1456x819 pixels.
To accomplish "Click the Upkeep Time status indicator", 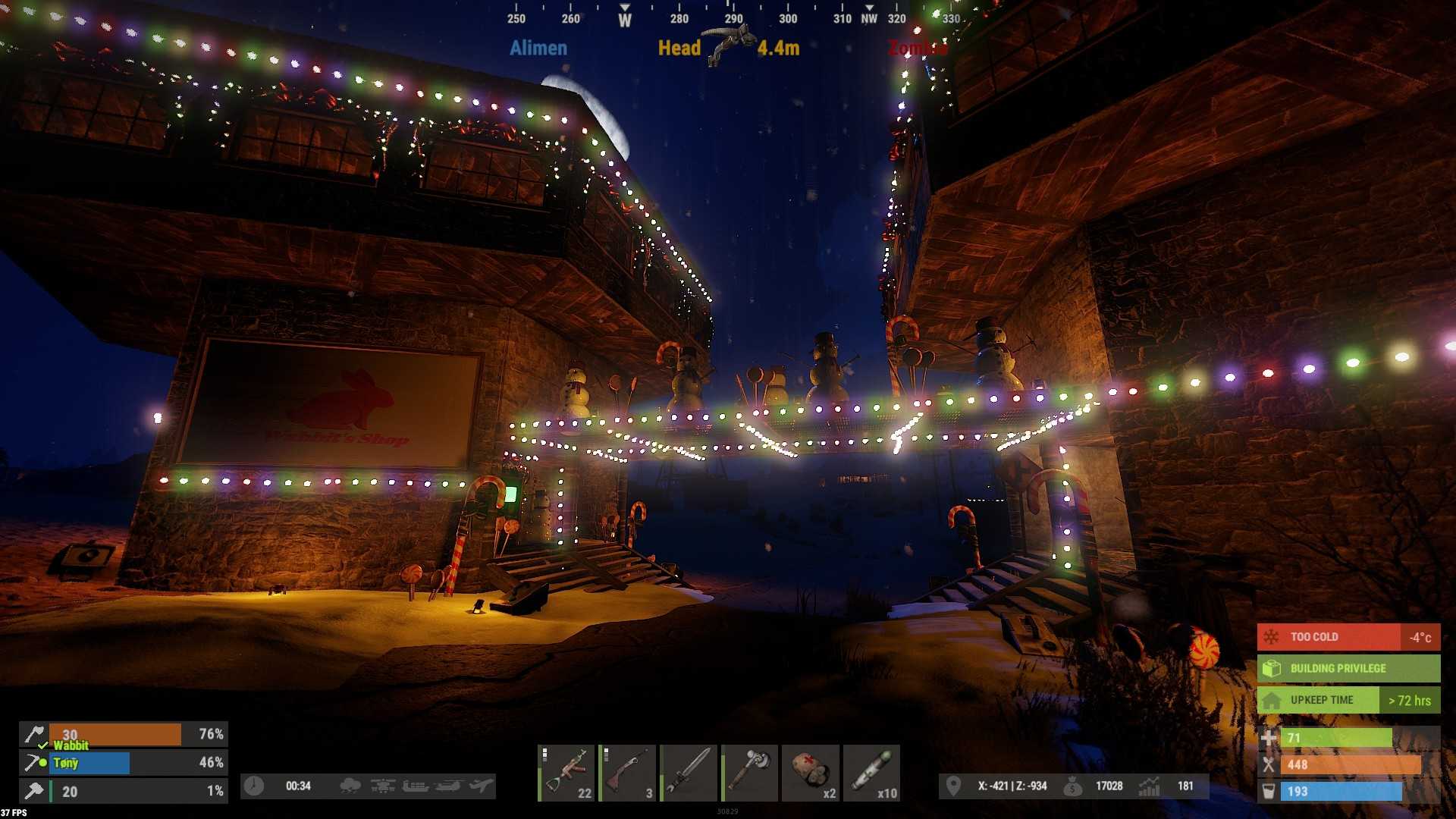I will [1348, 700].
